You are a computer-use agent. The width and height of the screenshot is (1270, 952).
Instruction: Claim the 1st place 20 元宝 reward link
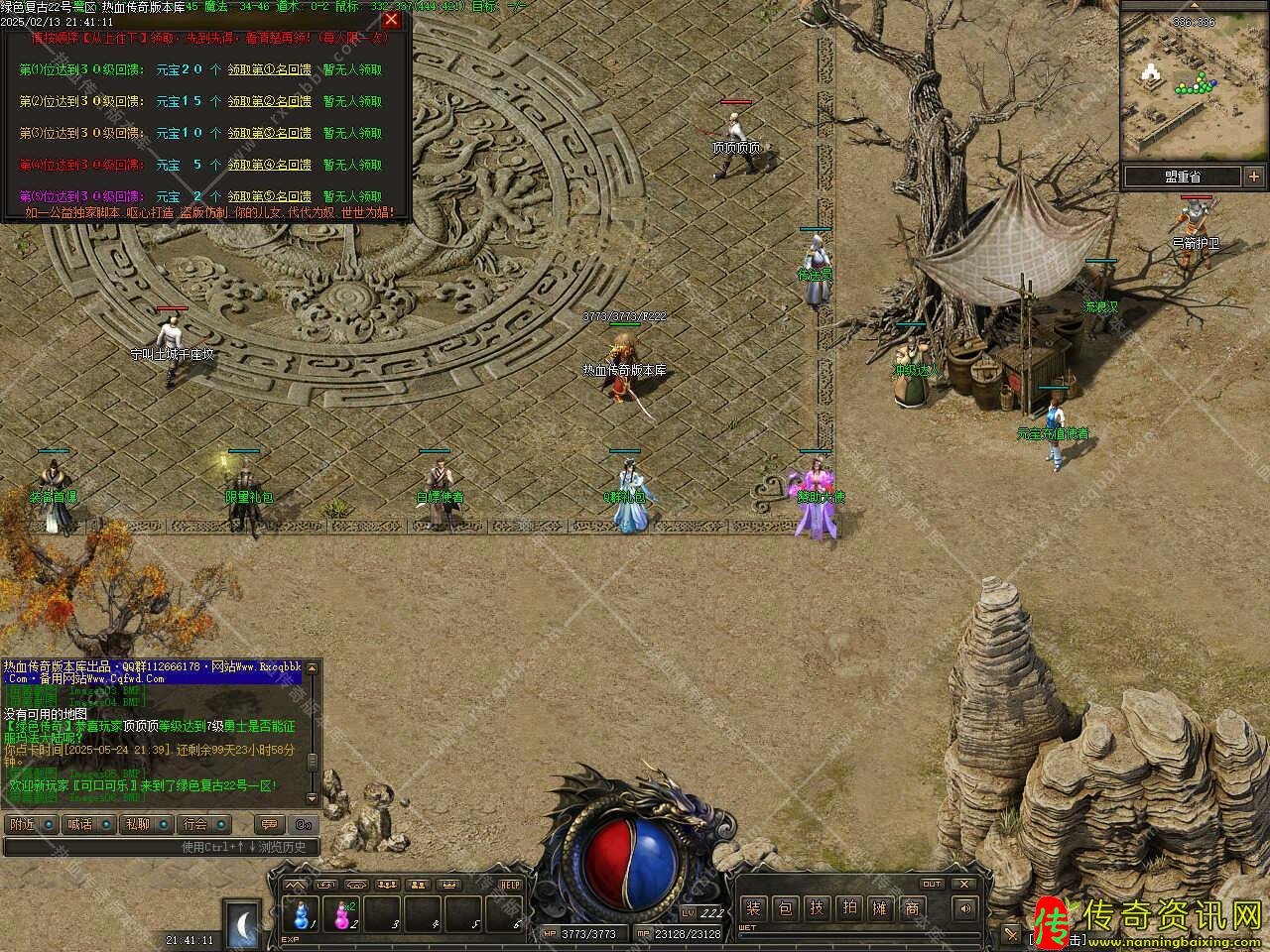[x=269, y=70]
